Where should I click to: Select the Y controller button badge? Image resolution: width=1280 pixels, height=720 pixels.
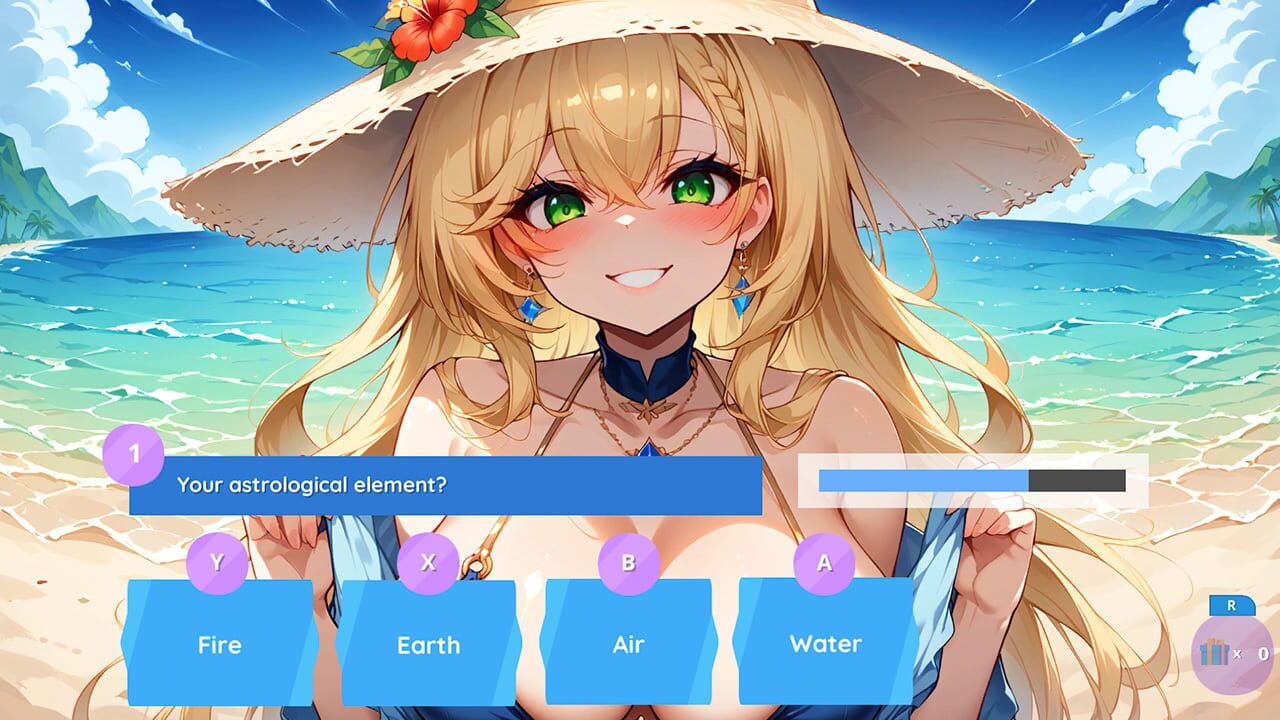pyautogui.click(x=219, y=563)
